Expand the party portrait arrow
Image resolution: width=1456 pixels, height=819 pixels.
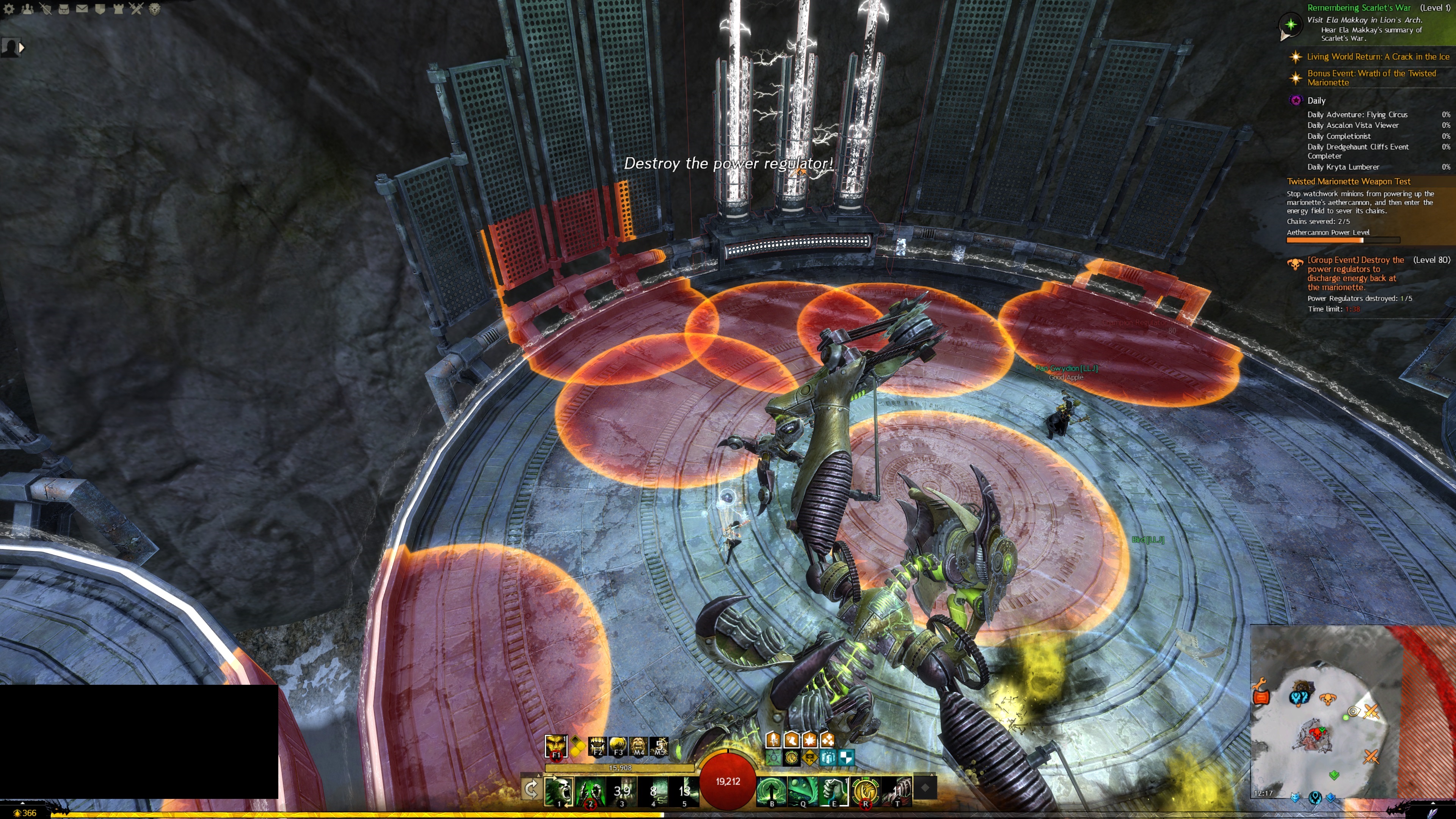[22, 48]
